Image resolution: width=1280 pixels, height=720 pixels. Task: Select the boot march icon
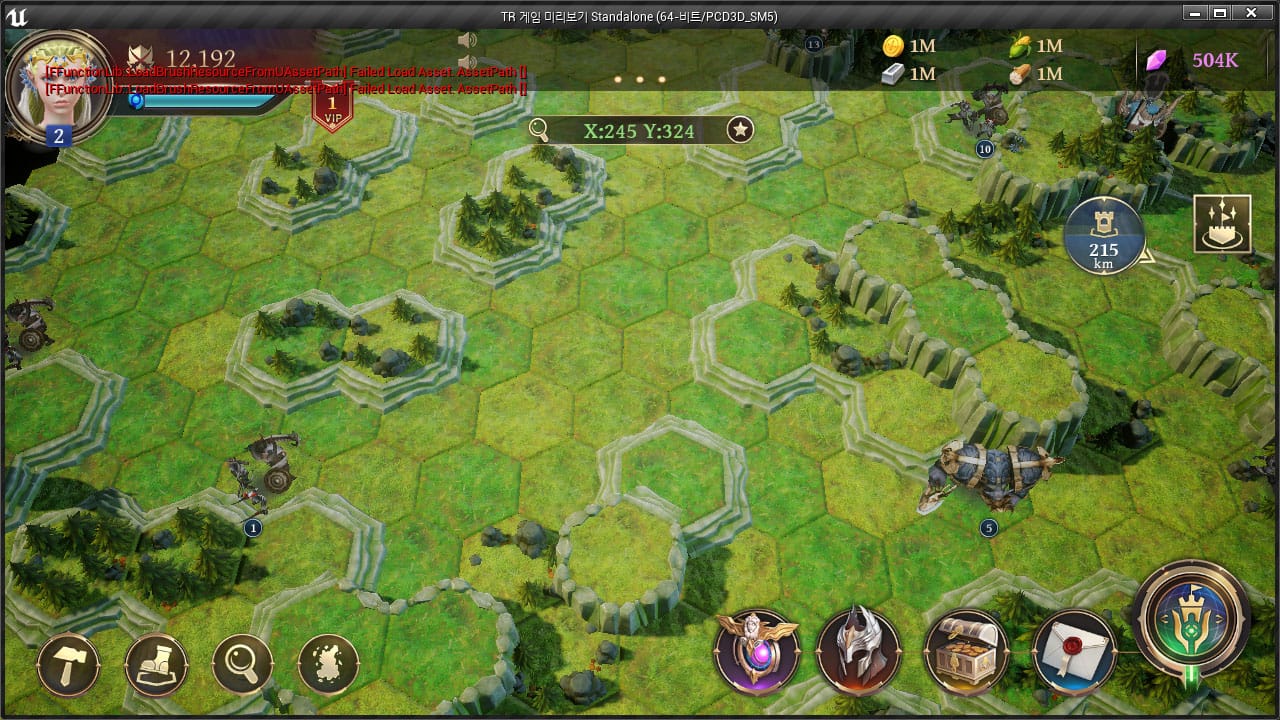point(156,664)
